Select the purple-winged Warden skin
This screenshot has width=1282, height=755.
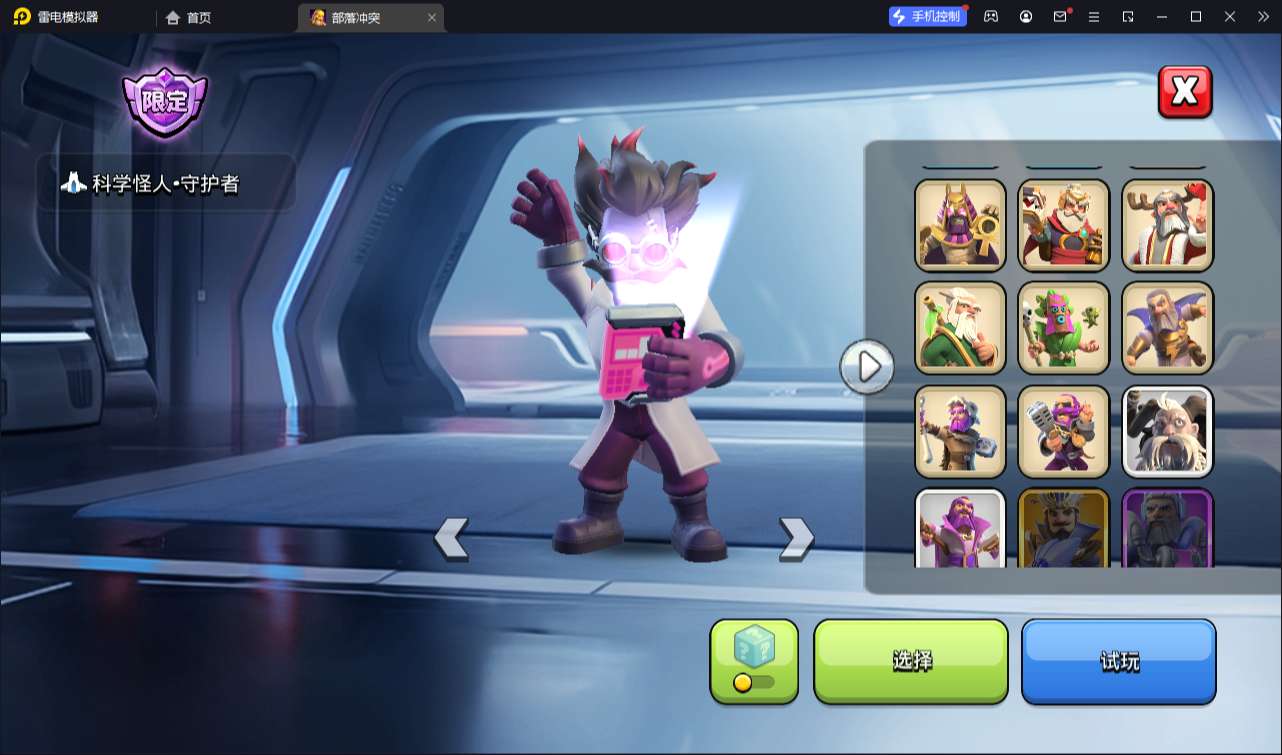pos(1167,328)
